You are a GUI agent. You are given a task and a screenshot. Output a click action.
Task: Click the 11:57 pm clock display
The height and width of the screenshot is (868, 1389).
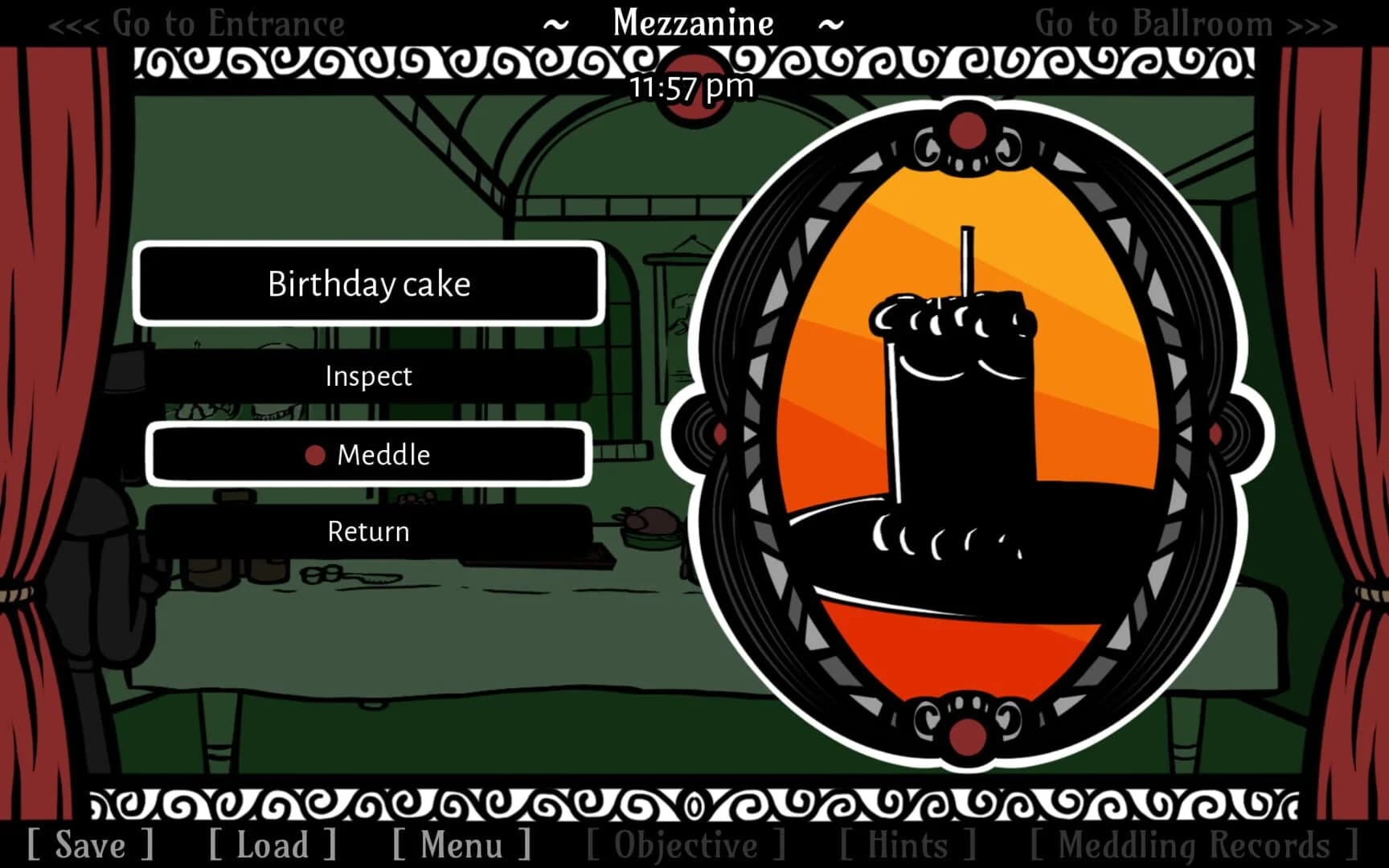693,87
